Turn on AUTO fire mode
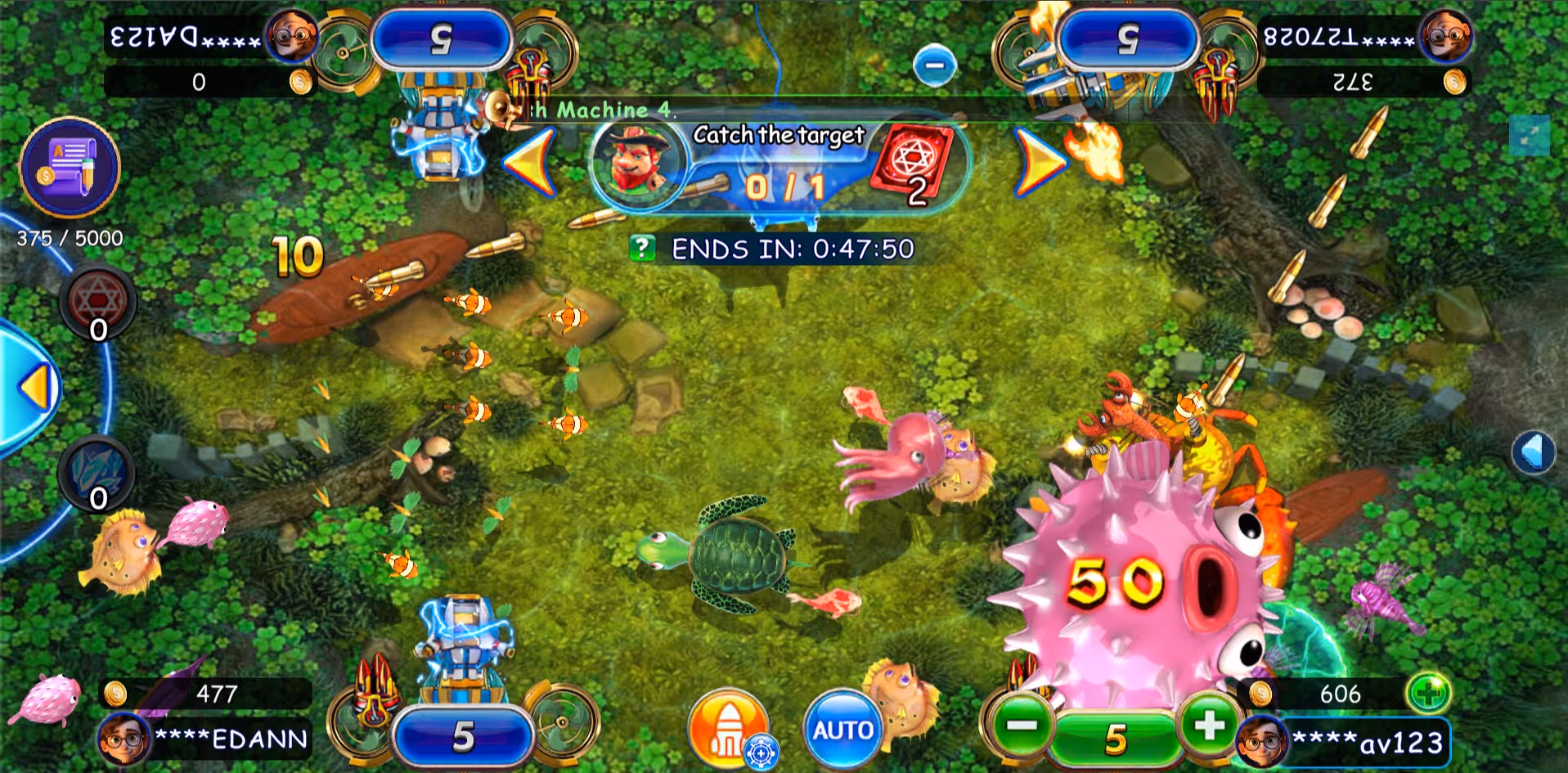The width and height of the screenshot is (1568, 773). point(842,729)
